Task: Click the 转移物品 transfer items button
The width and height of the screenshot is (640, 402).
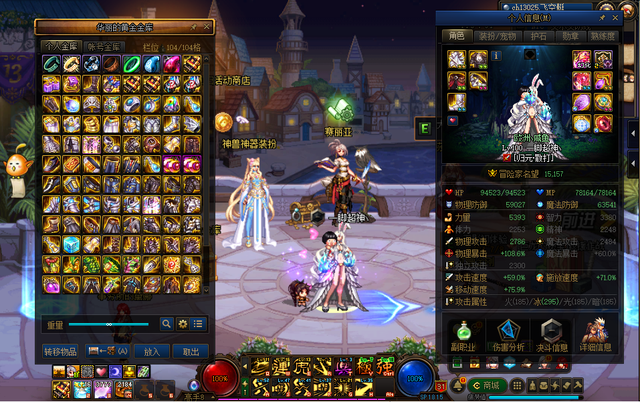Action: [x=61, y=351]
